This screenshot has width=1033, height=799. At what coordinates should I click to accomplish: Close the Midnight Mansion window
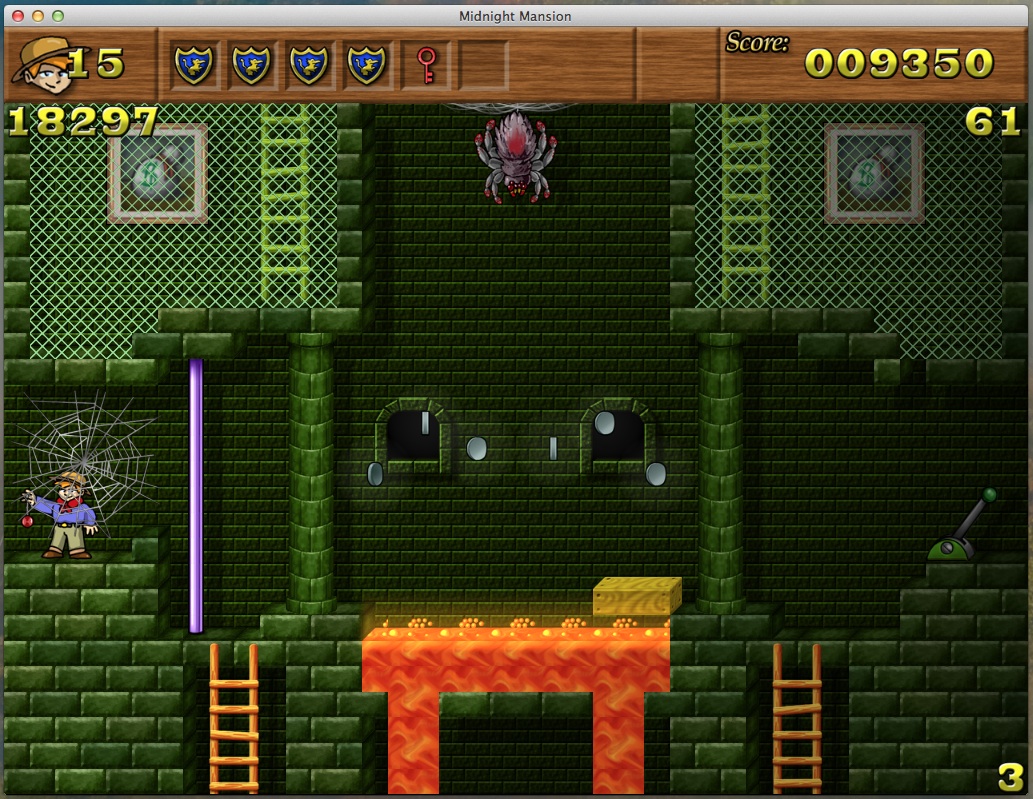click(x=18, y=16)
